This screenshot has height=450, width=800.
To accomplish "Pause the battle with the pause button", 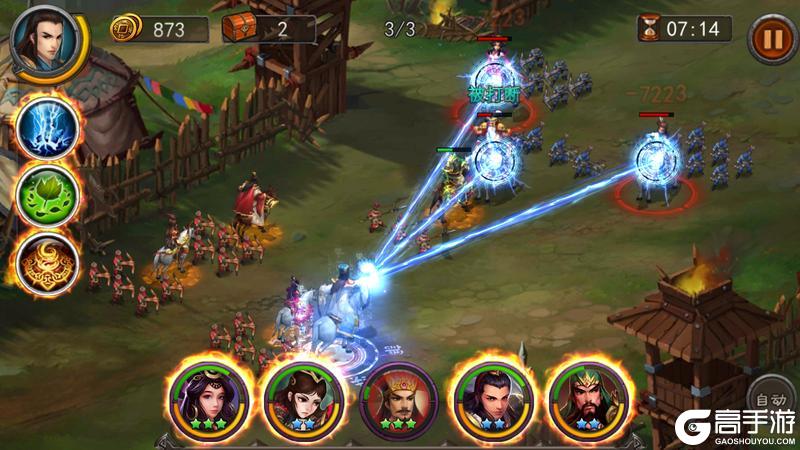I will [771, 39].
